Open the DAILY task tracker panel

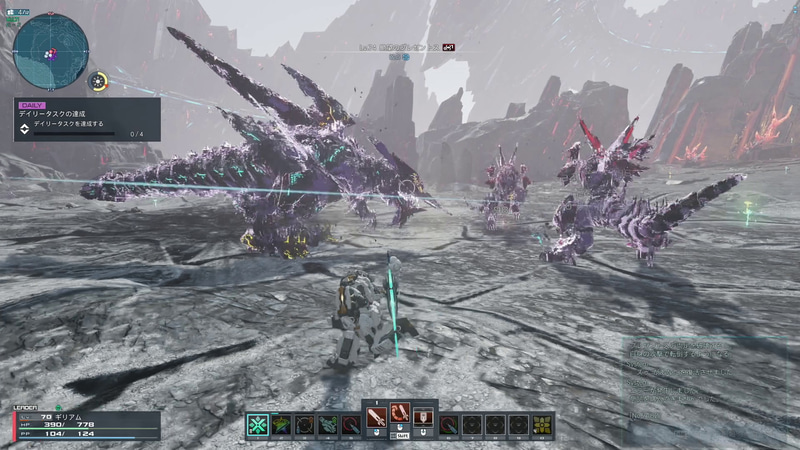[x=86, y=119]
